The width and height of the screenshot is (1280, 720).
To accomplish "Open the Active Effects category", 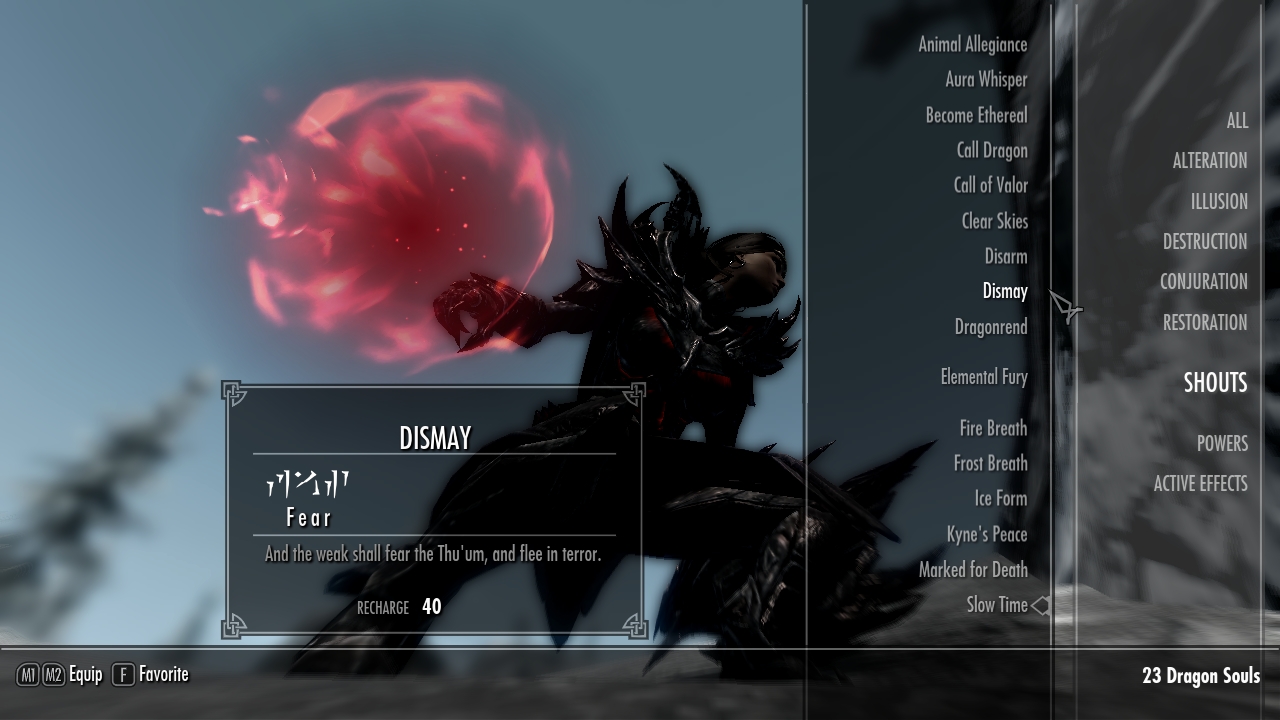I will click(x=1200, y=484).
